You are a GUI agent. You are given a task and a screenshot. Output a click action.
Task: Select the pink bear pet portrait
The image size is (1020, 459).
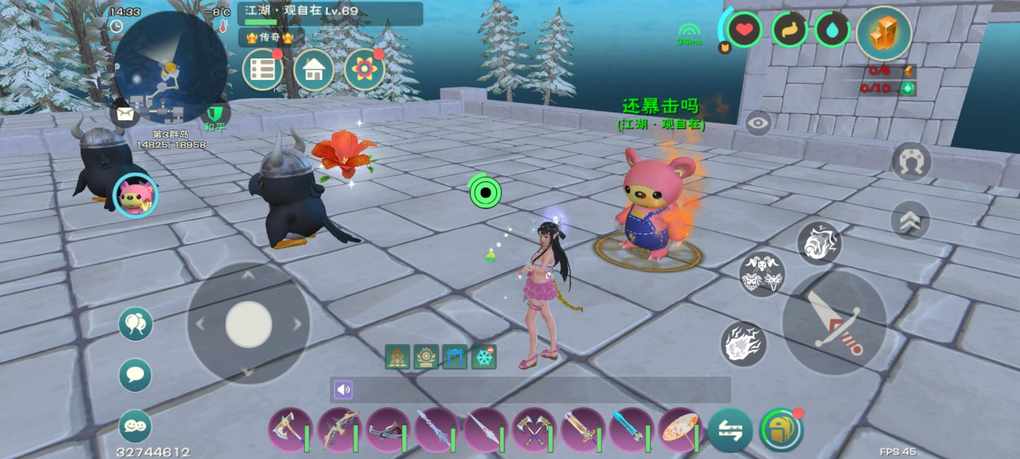(134, 195)
